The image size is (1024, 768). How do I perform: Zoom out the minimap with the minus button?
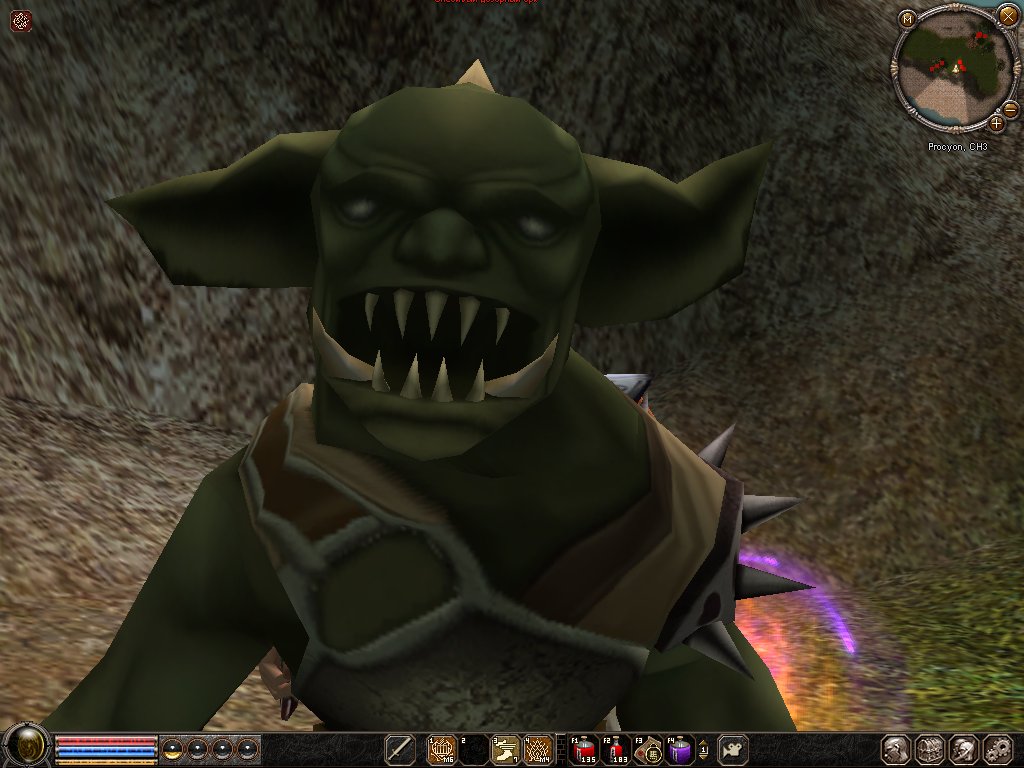1010,108
